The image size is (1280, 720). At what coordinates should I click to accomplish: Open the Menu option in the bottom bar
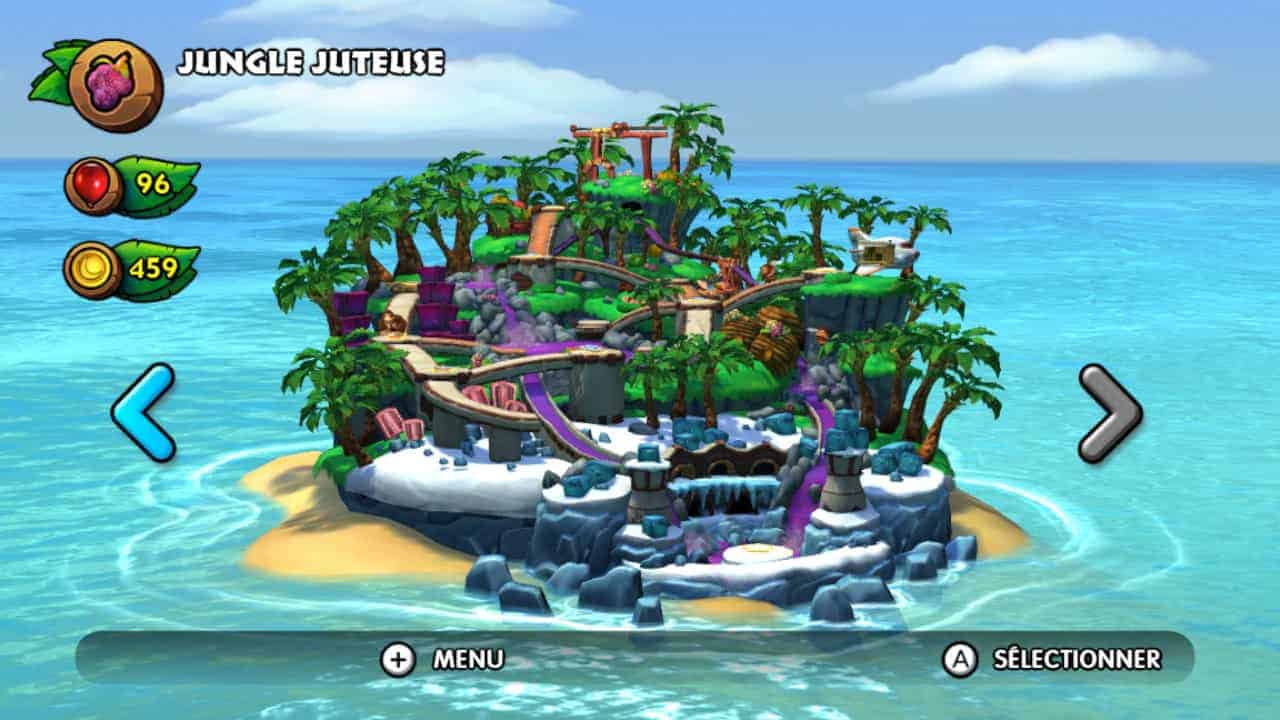coord(442,659)
